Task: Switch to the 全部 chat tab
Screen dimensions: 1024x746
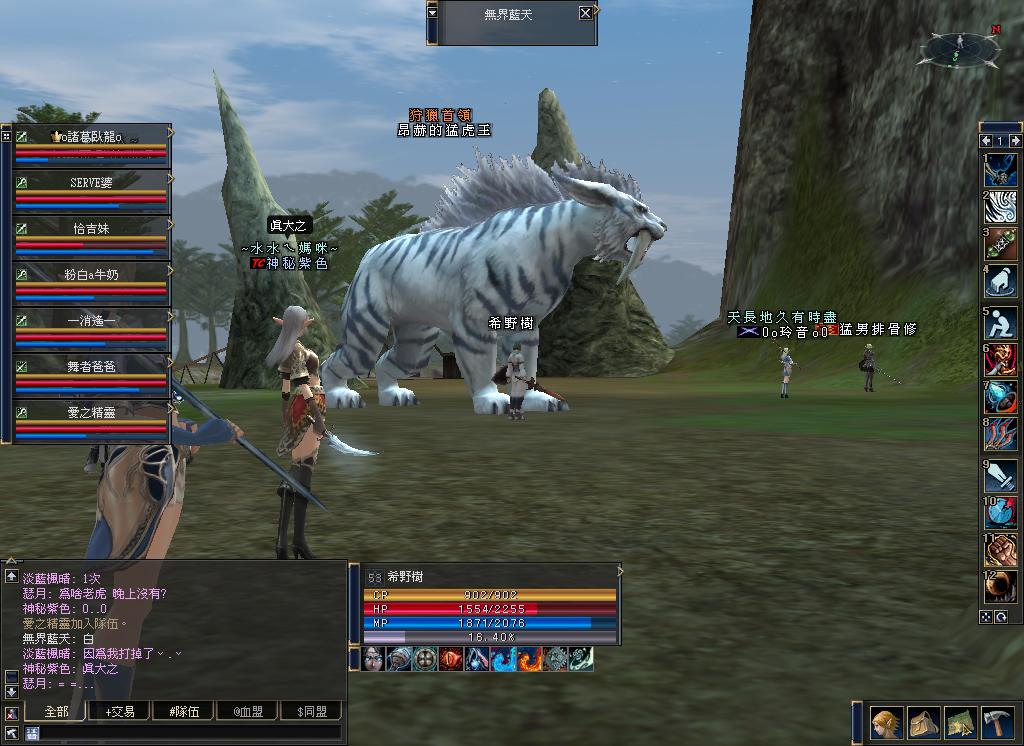Action: tap(59, 711)
